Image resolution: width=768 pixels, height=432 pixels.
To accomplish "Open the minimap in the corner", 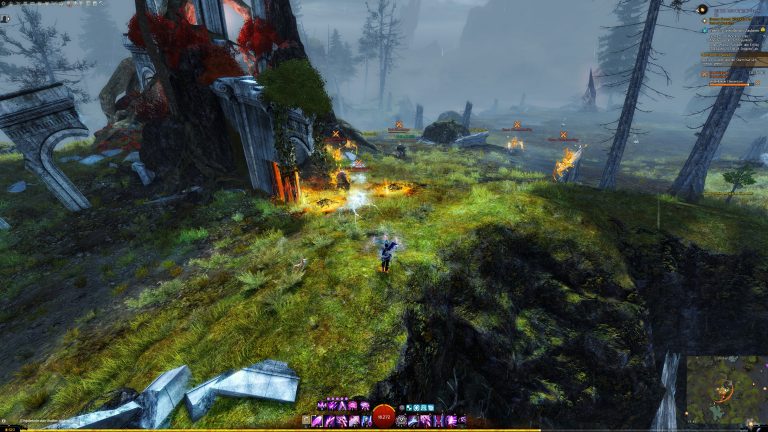I will [x=726, y=390].
